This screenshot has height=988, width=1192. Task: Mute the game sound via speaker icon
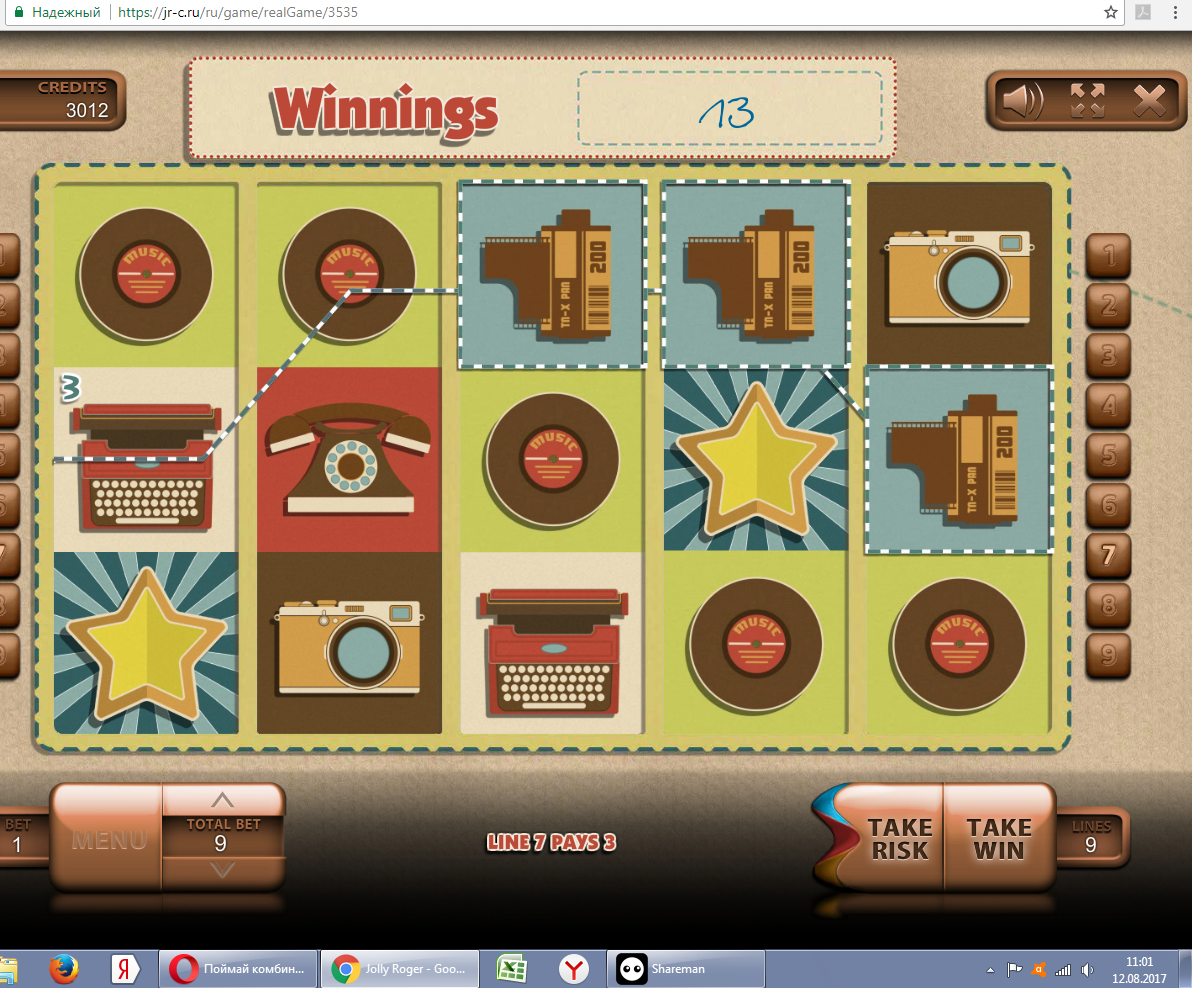(x=1024, y=99)
